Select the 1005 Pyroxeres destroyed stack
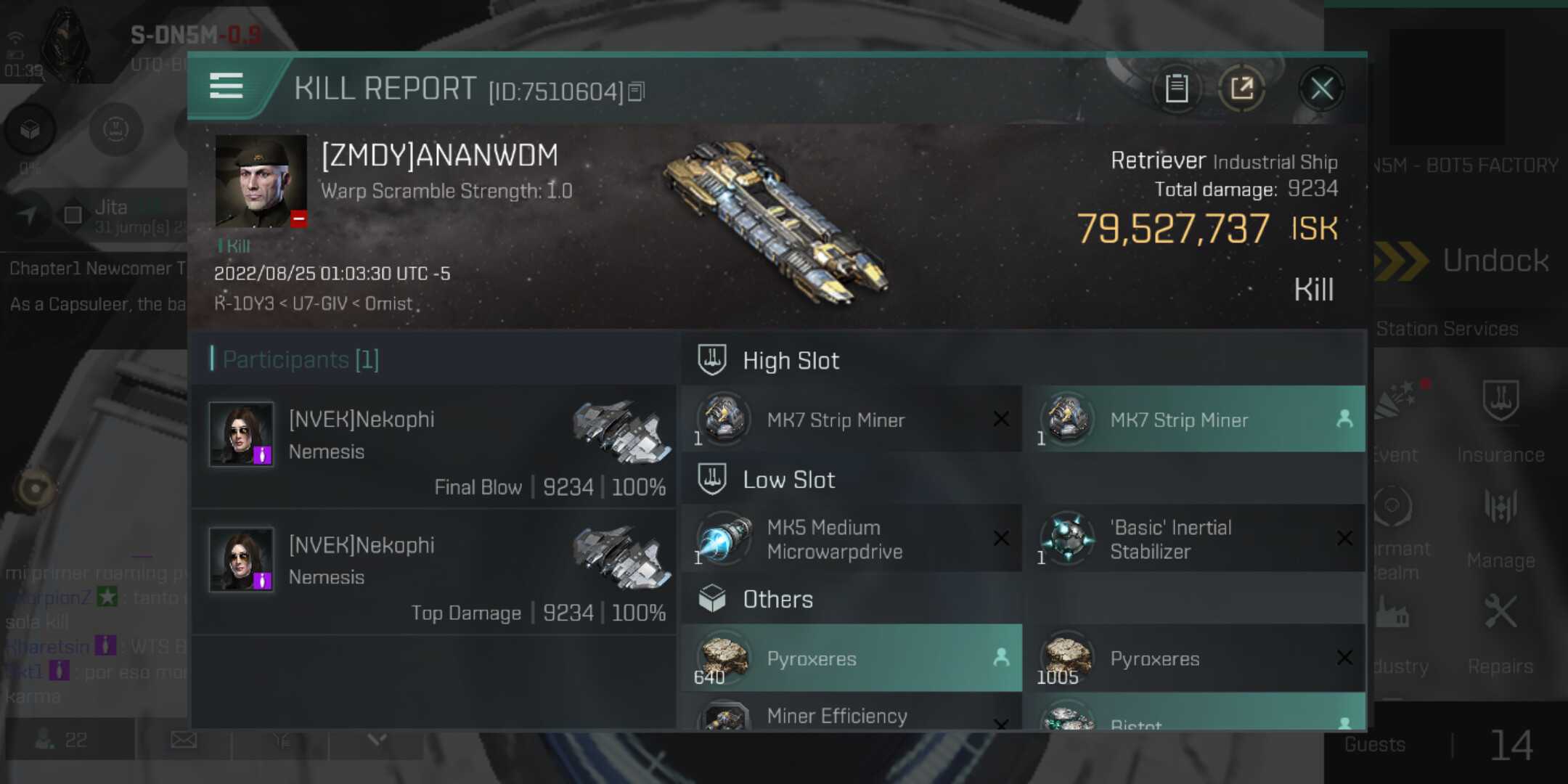The width and height of the screenshot is (1568, 784). 1194,658
